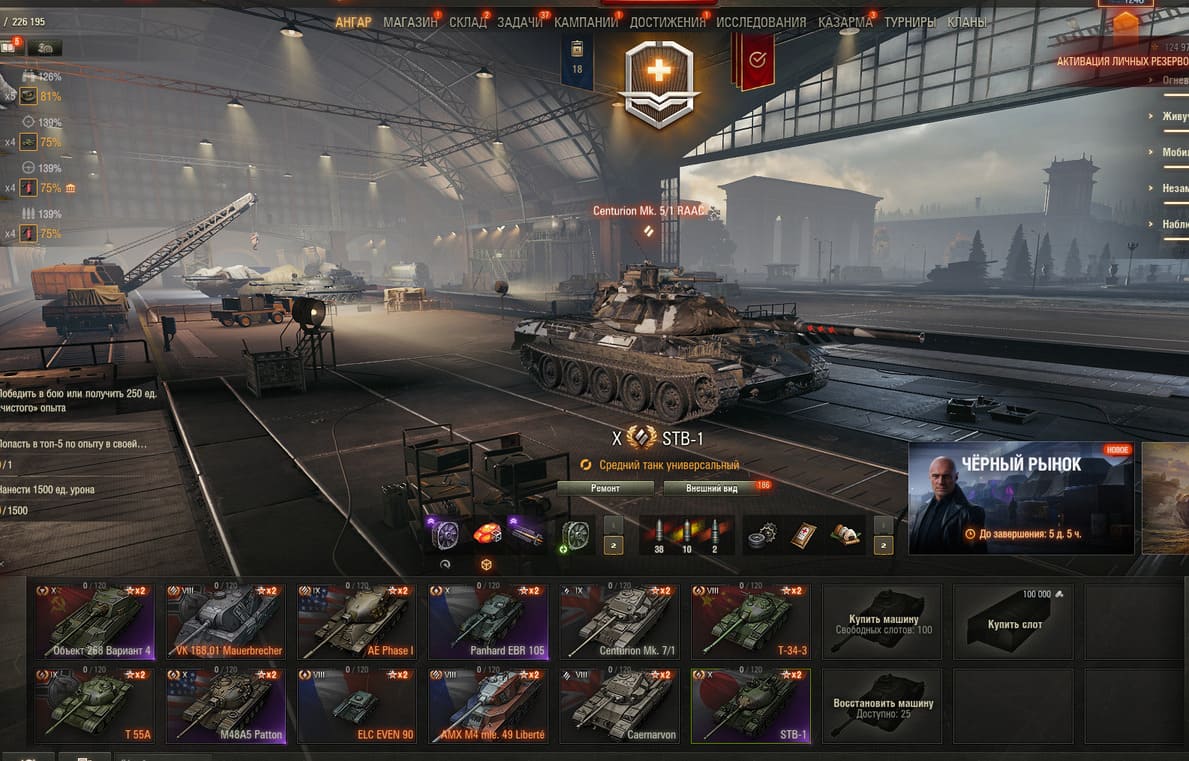Open the ЗАДАЧИ missions tab

click(520, 22)
